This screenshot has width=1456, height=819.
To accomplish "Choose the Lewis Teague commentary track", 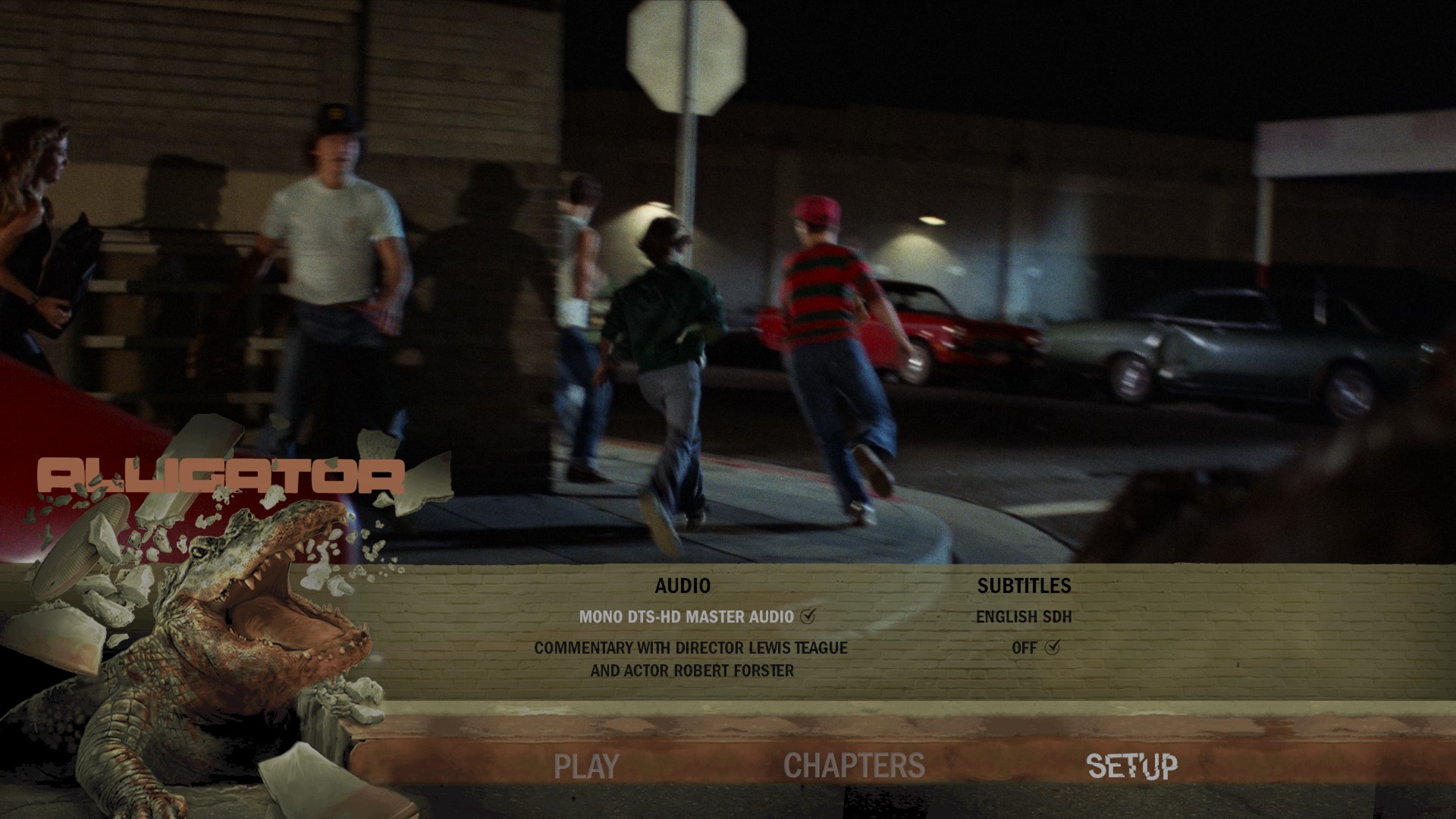I will pyautogui.click(x=691, y=659).
